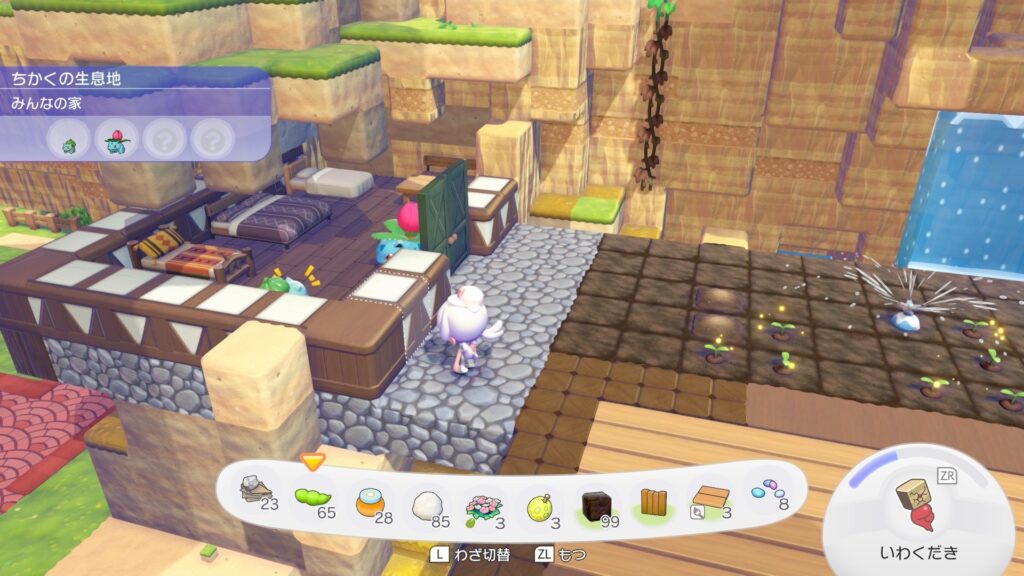The image size is (1024, 576).
Task: Open the ちかくの生息地 panel header
Action: [x=66, y=78]
